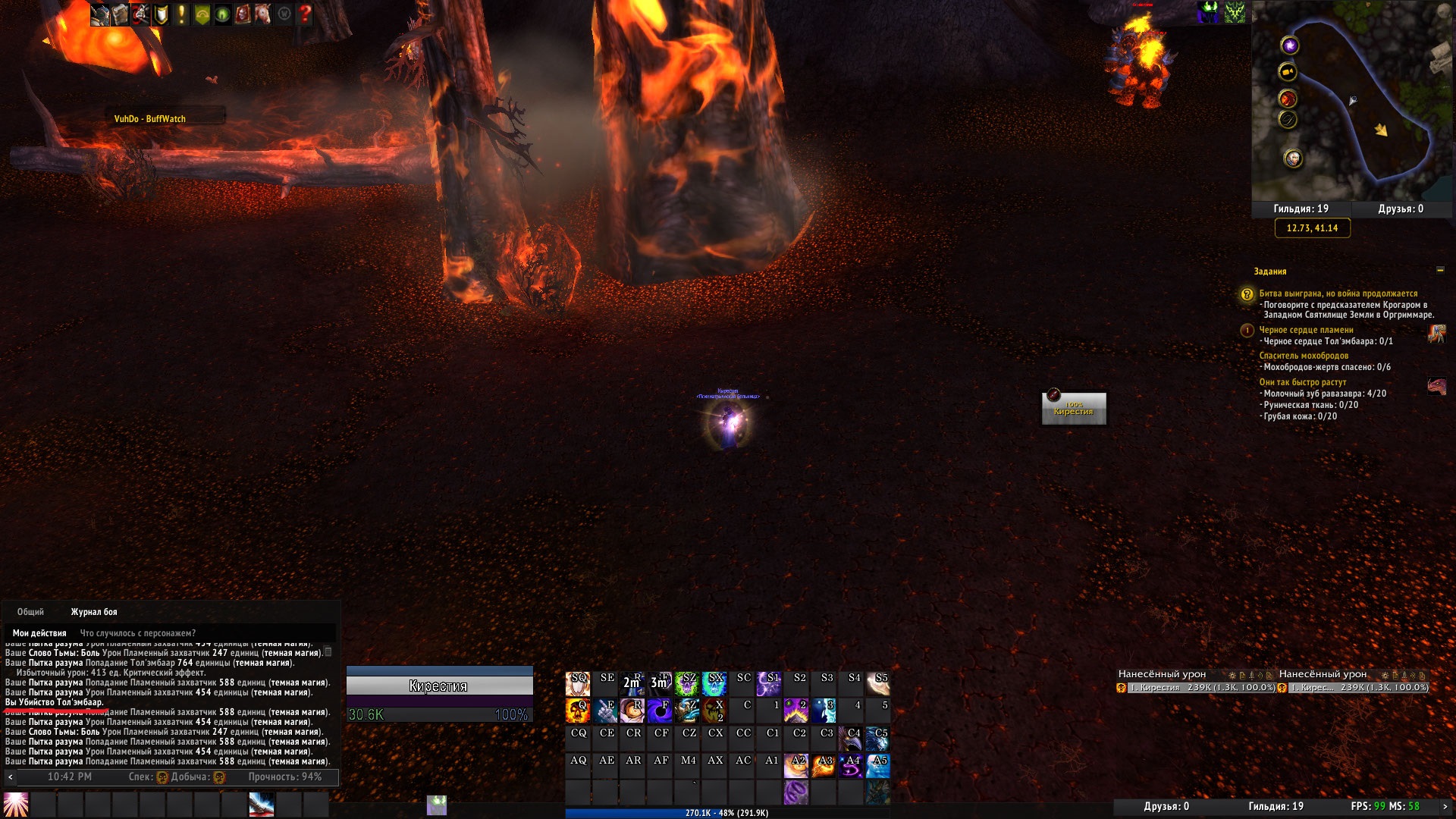
Task: Select the Черное сердце пламени quest entry
Action: coord(1306,330)
